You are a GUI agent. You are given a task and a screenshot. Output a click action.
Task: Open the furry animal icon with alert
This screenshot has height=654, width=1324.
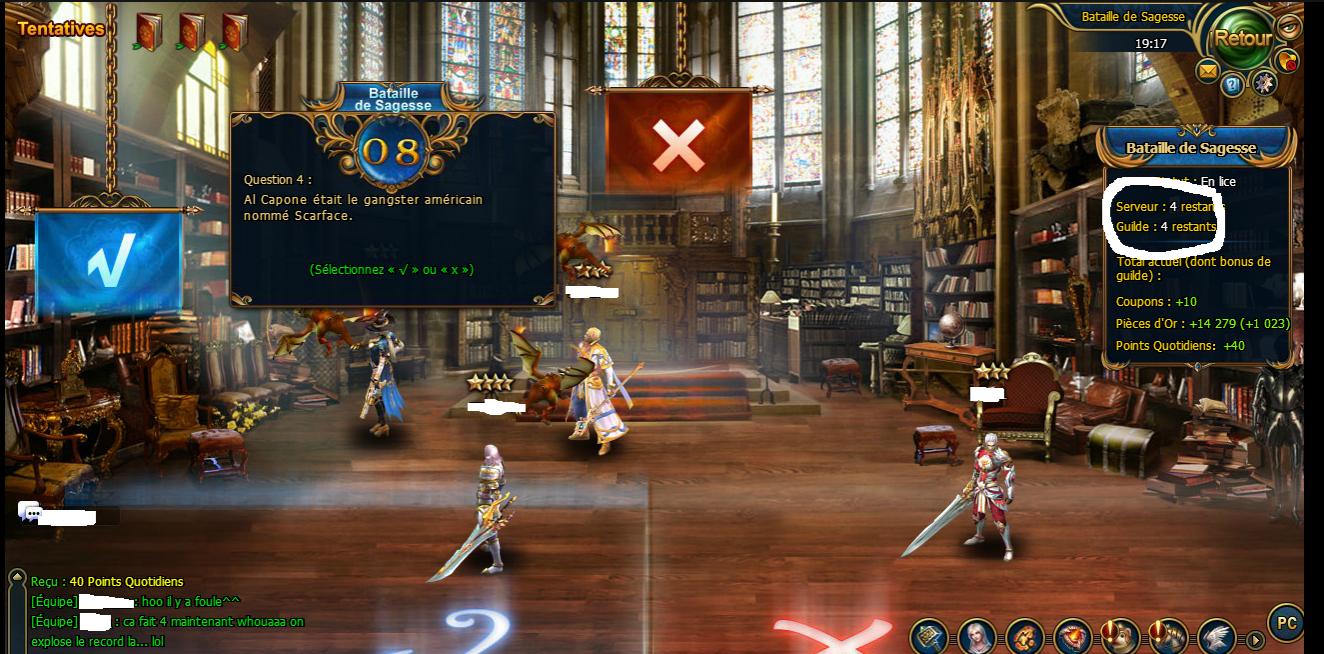(1121, 637)
